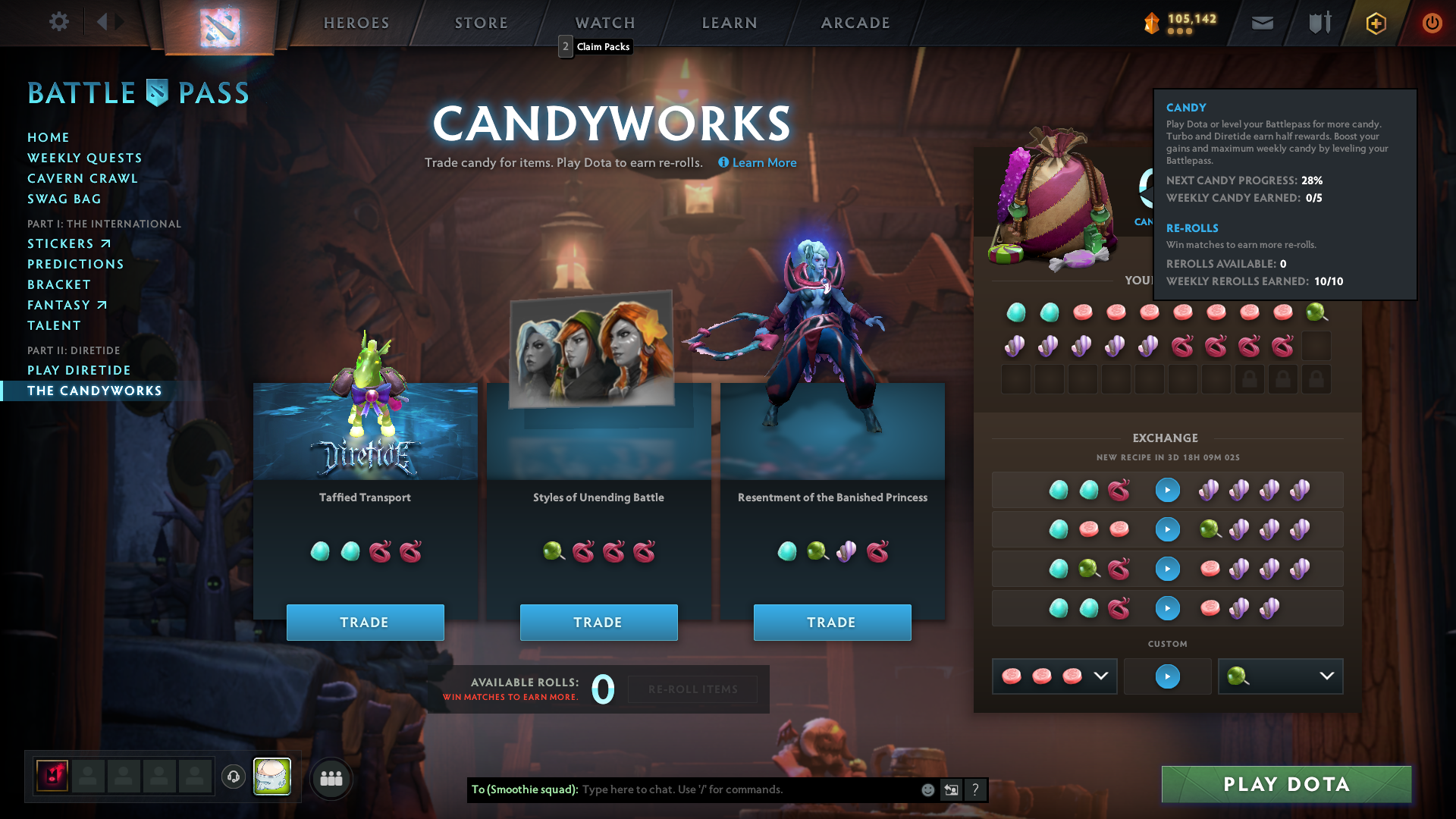Viewport: 1456px width, 819px height.
Task: Click the Play Dota button
Action: click(1285, 784)
